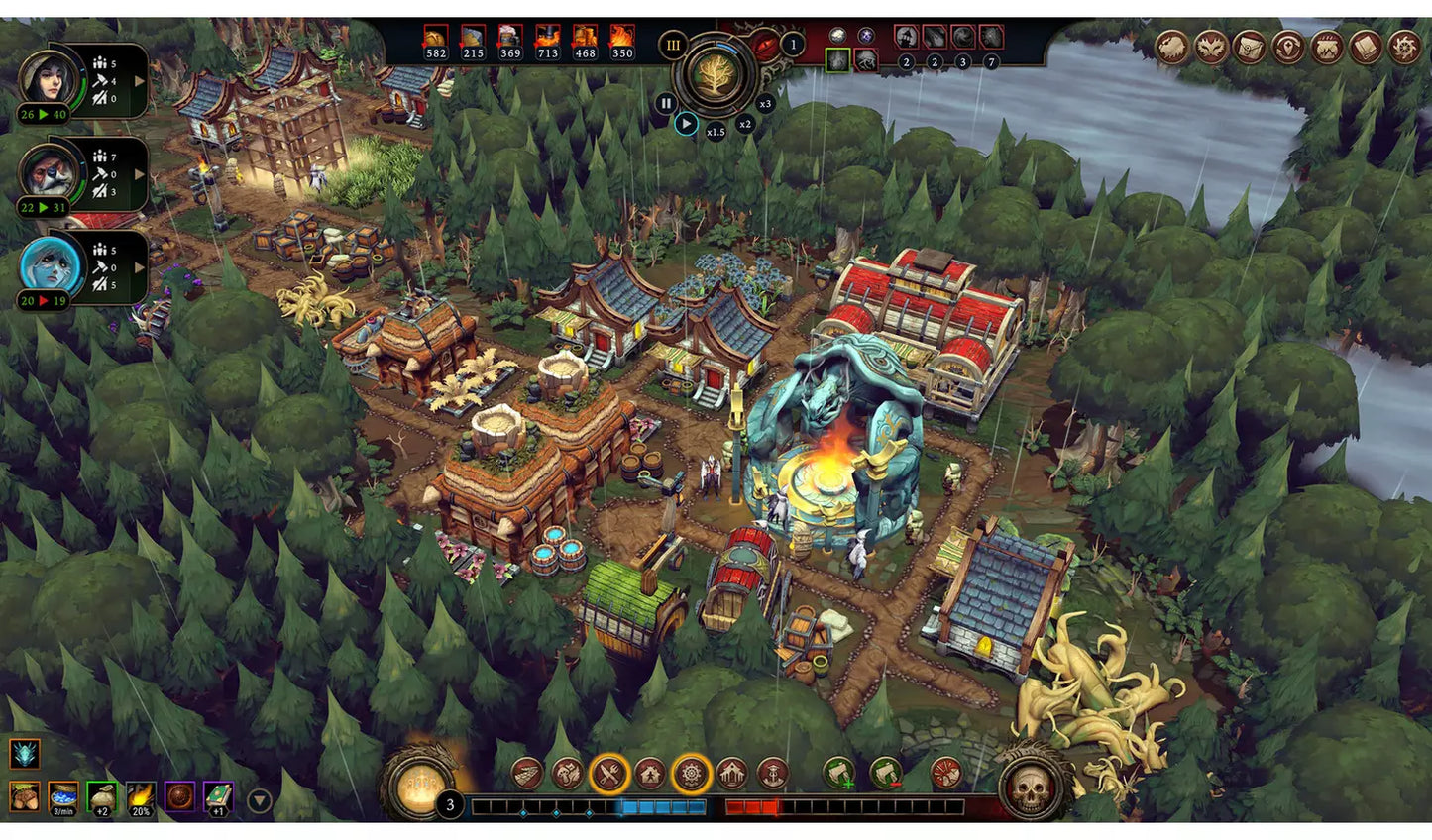Expand the collapsed perks arrow button
Screen dimensions: 1432x840
259,800
